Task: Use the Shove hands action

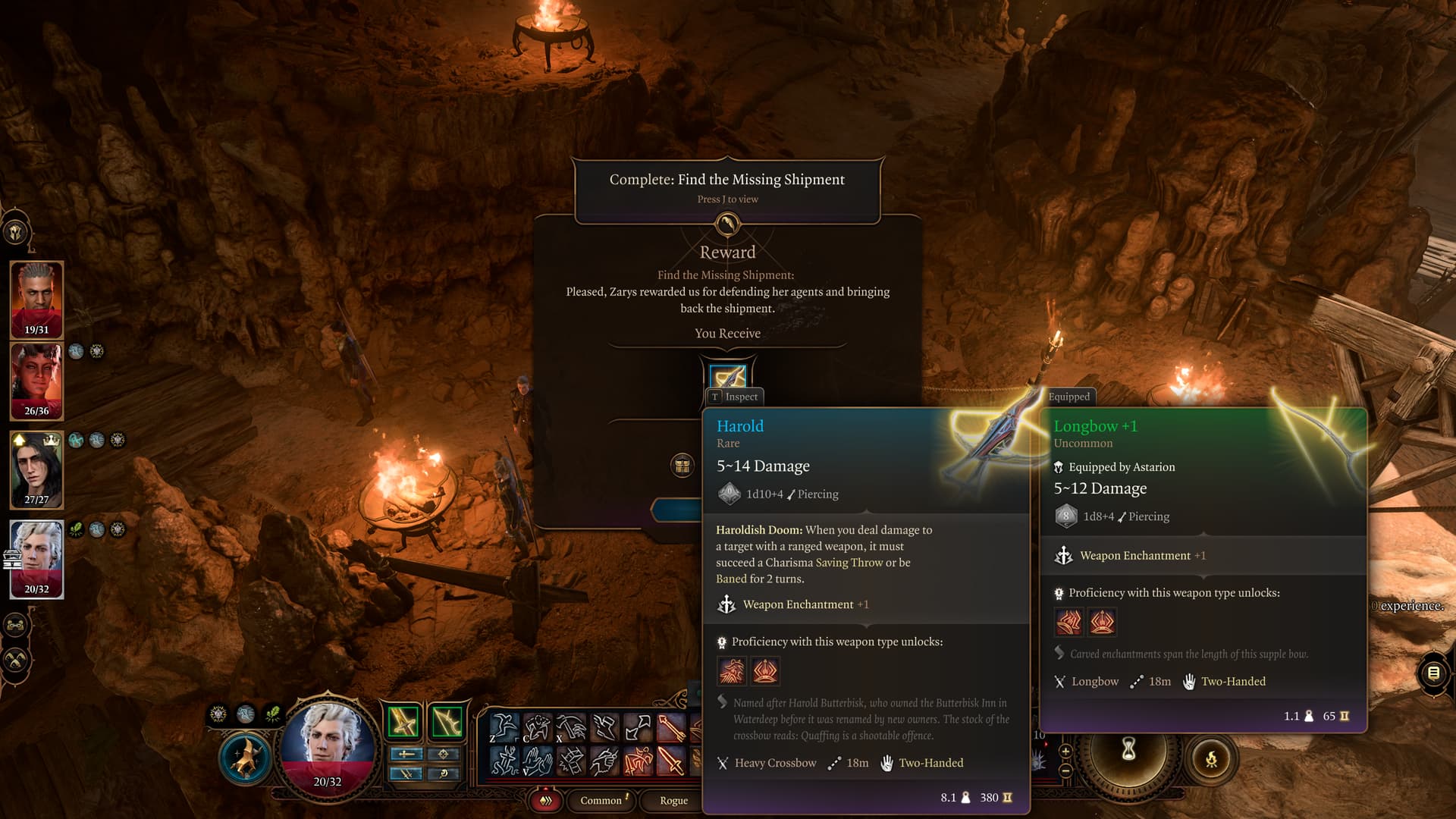Action: (x=537, y=761)
